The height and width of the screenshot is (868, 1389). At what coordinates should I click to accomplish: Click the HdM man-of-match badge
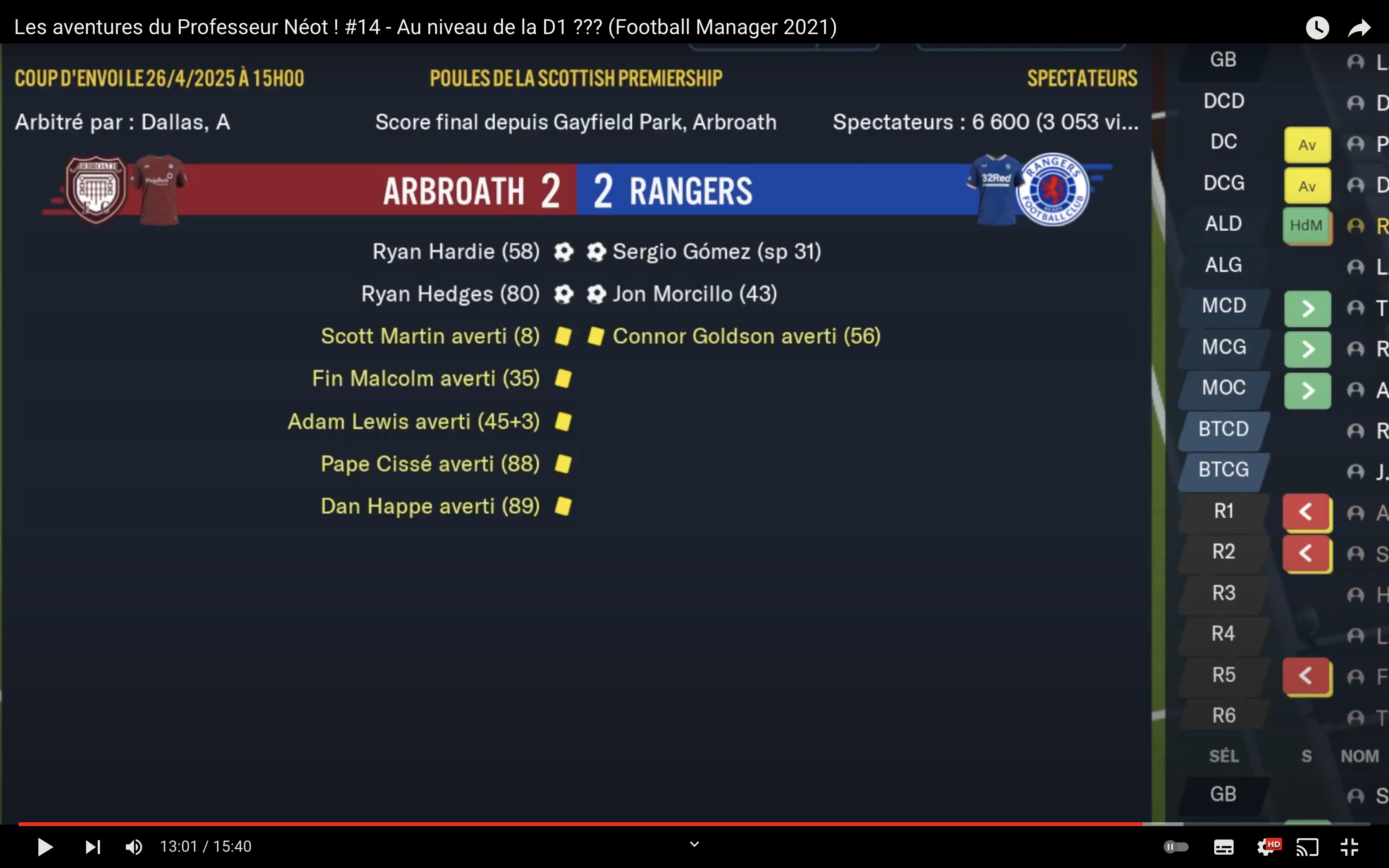click(1306, 226)
